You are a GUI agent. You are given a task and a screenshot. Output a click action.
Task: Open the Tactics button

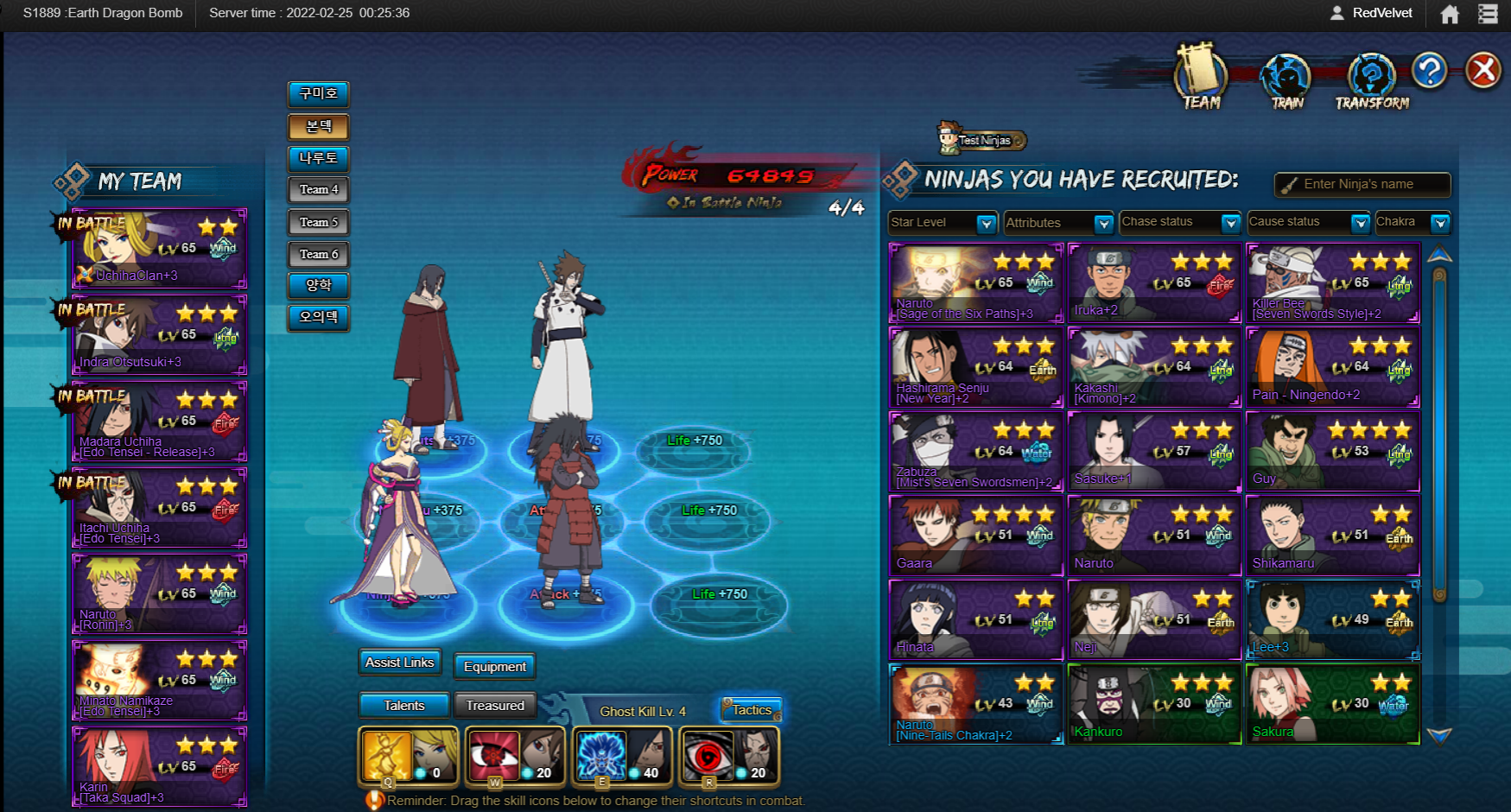[752, 710]
